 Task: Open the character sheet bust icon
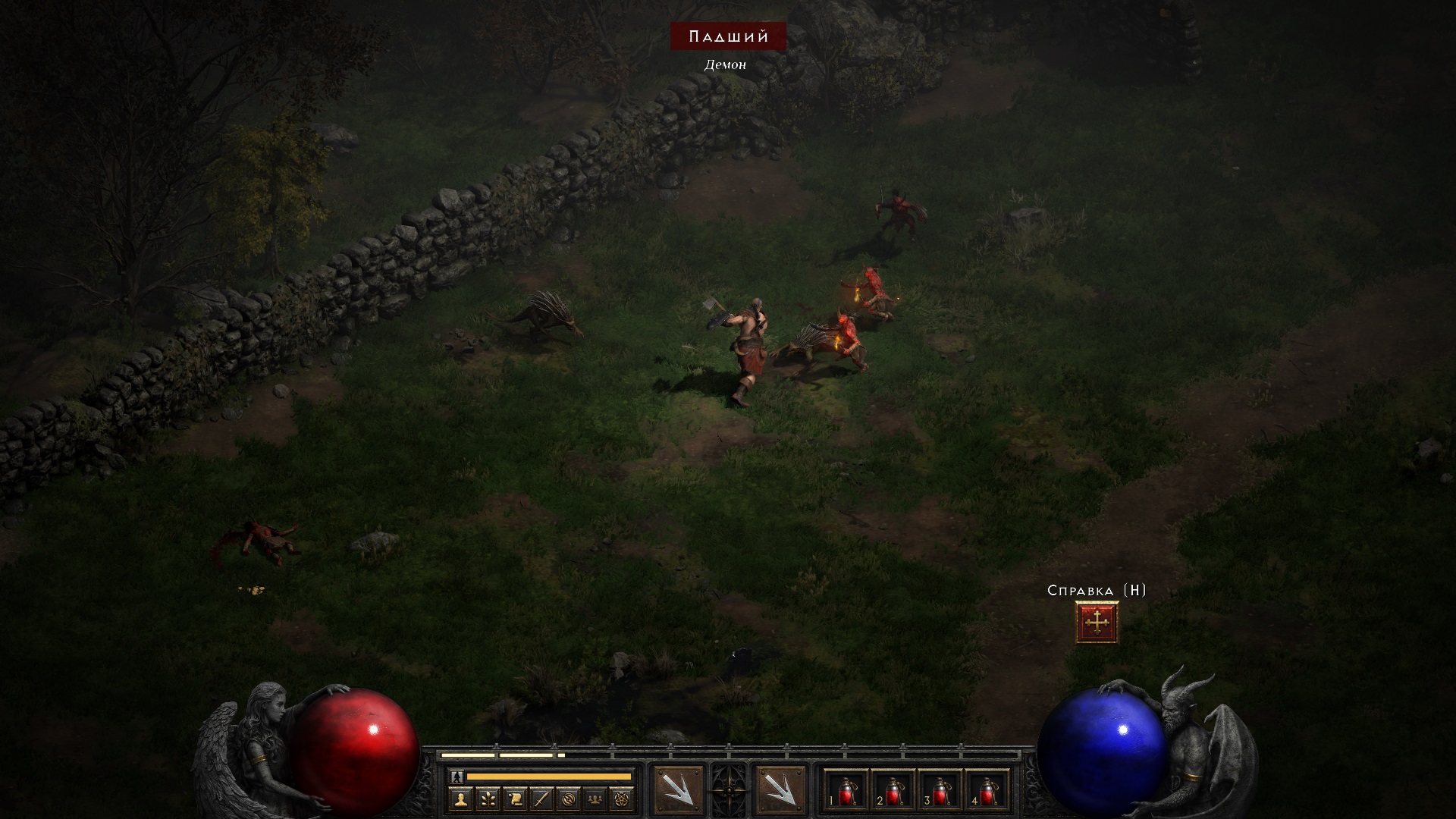tap(460, 799)
